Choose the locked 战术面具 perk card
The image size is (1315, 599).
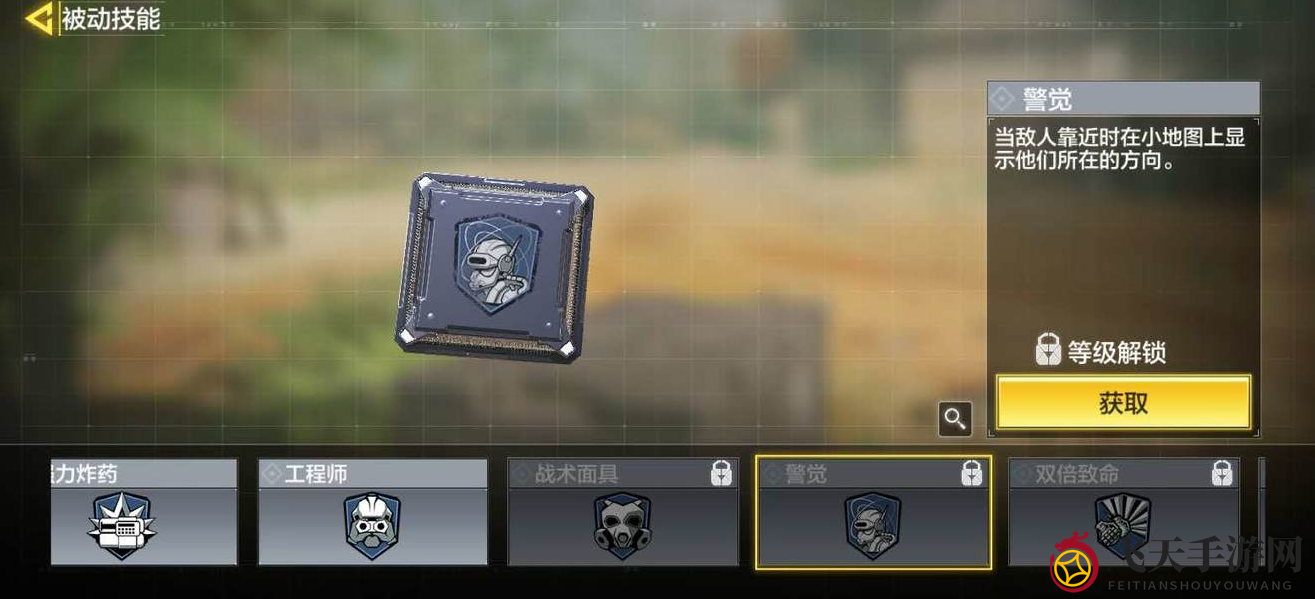pyautogui.click(x=623, y=513)
